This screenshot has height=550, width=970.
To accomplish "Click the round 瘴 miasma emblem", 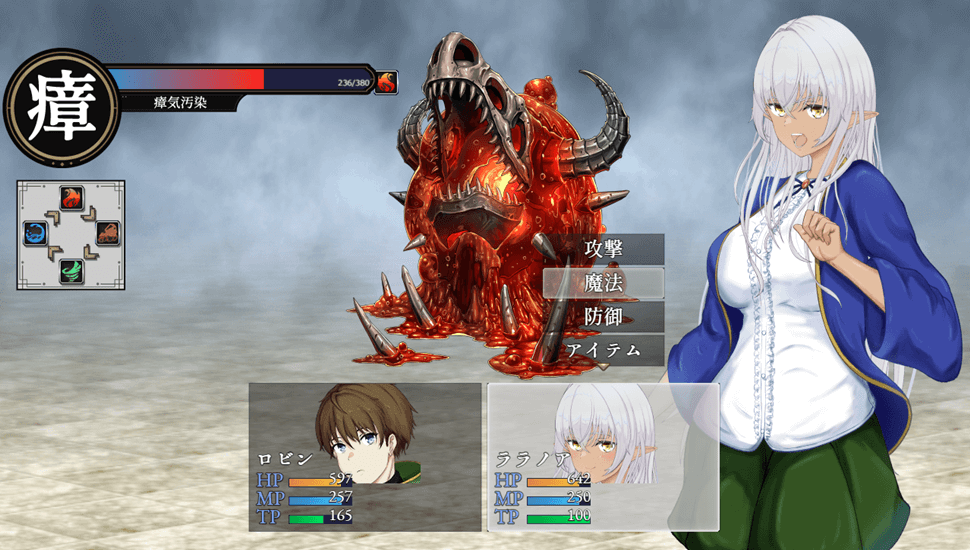I will 61,108.
